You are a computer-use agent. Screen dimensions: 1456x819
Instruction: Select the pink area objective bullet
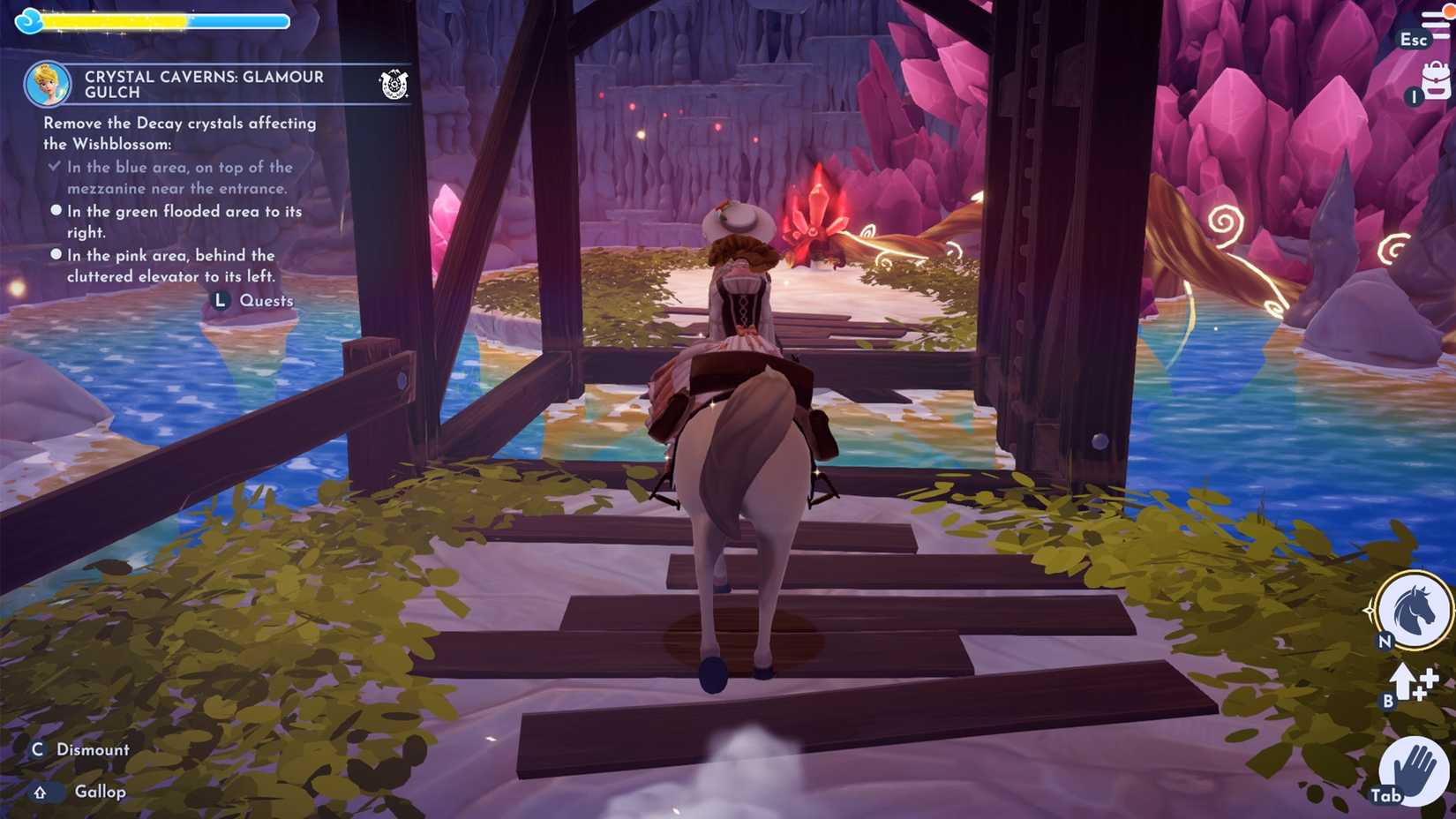[56, 255]
